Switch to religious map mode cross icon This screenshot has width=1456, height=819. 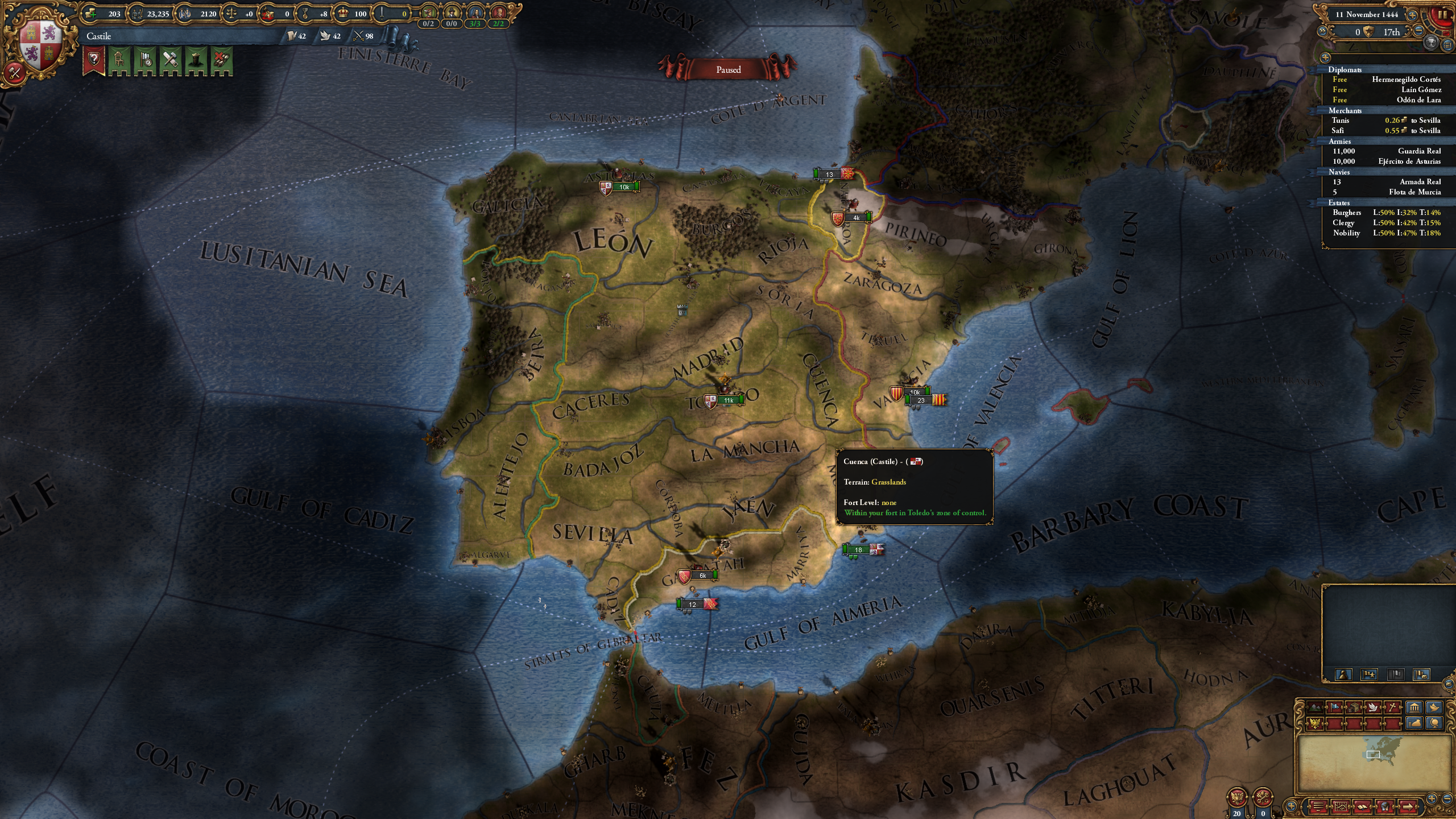coord(1392,708)
